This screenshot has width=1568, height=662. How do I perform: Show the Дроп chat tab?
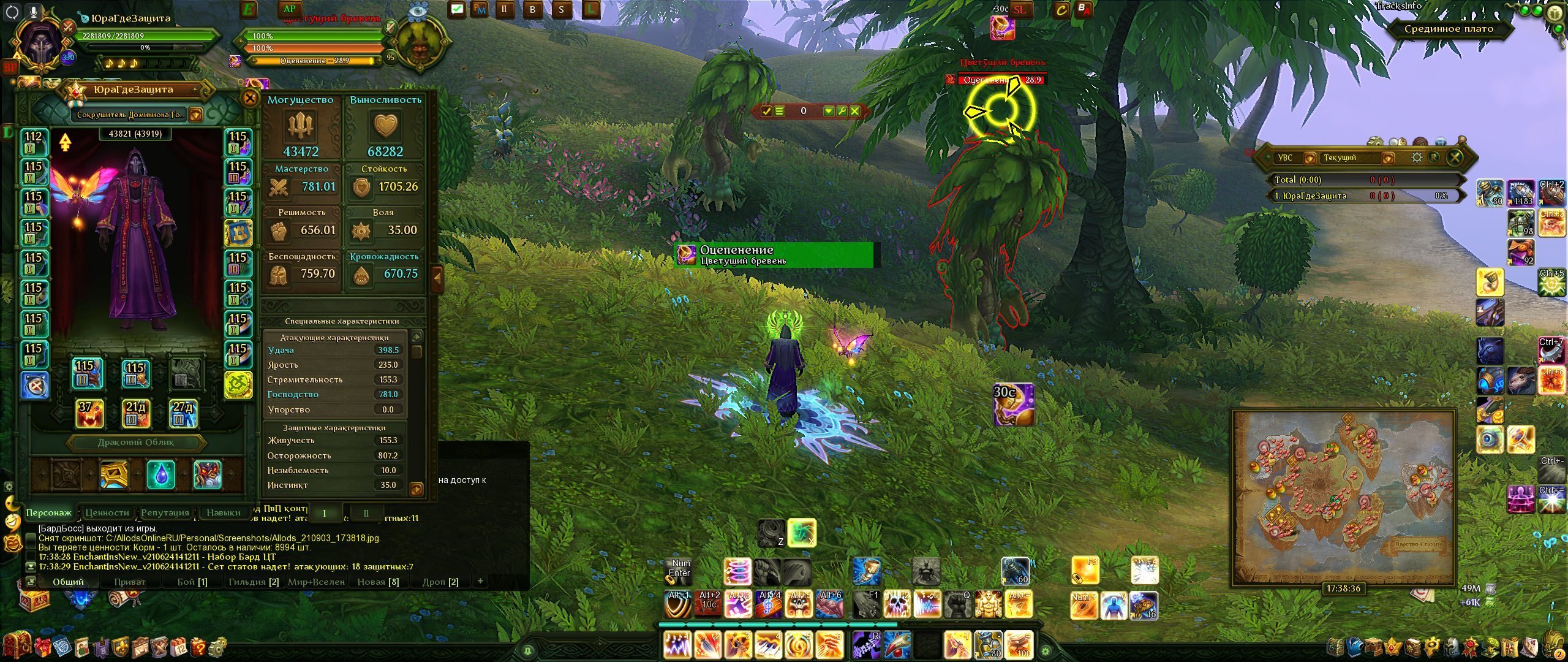[440, 582]
